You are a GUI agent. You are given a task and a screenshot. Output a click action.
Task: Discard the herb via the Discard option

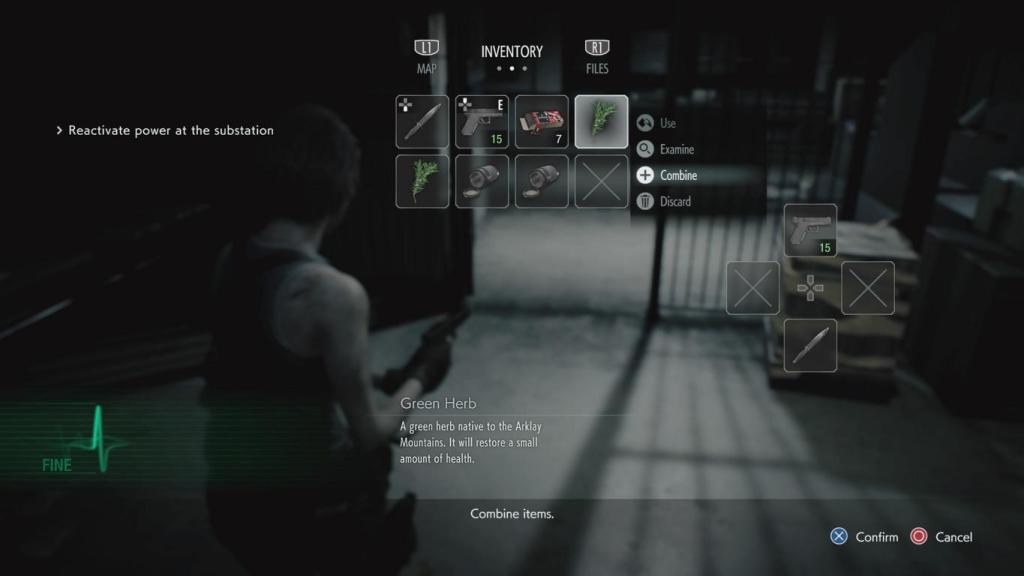[675, 201]
